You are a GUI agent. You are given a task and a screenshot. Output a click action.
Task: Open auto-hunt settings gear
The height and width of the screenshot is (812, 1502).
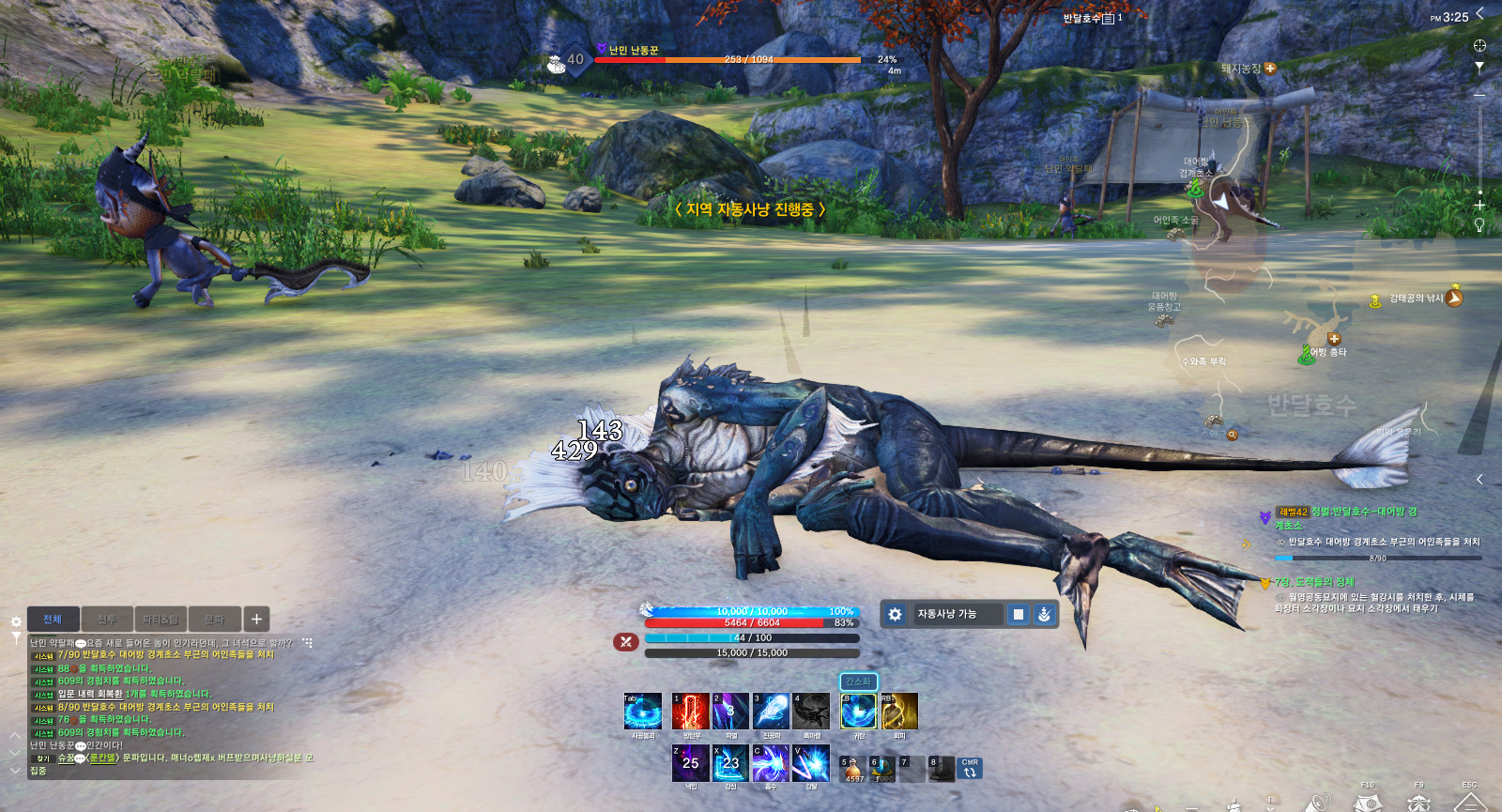pyautogui.click(x=896, y=614)
